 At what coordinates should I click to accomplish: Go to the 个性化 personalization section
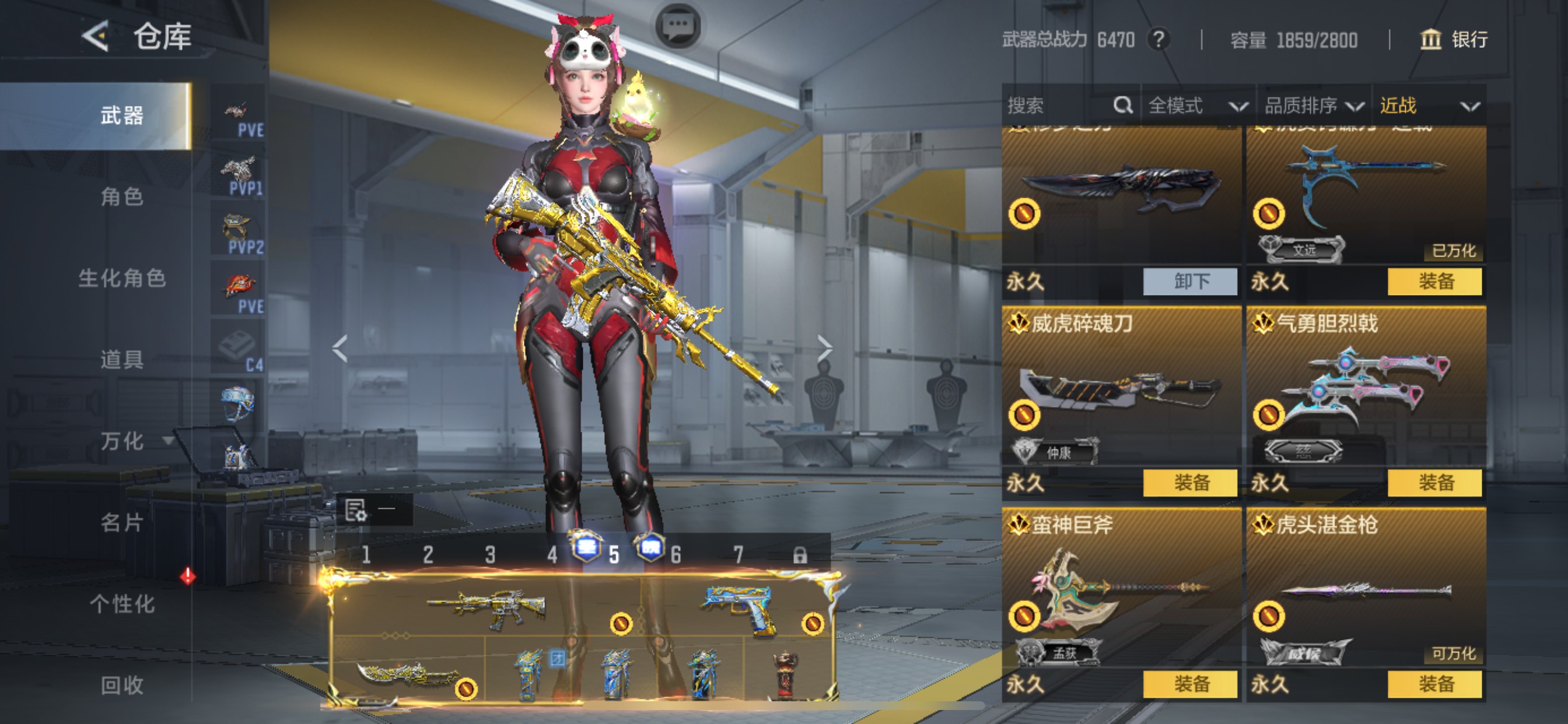pos(122,603)
